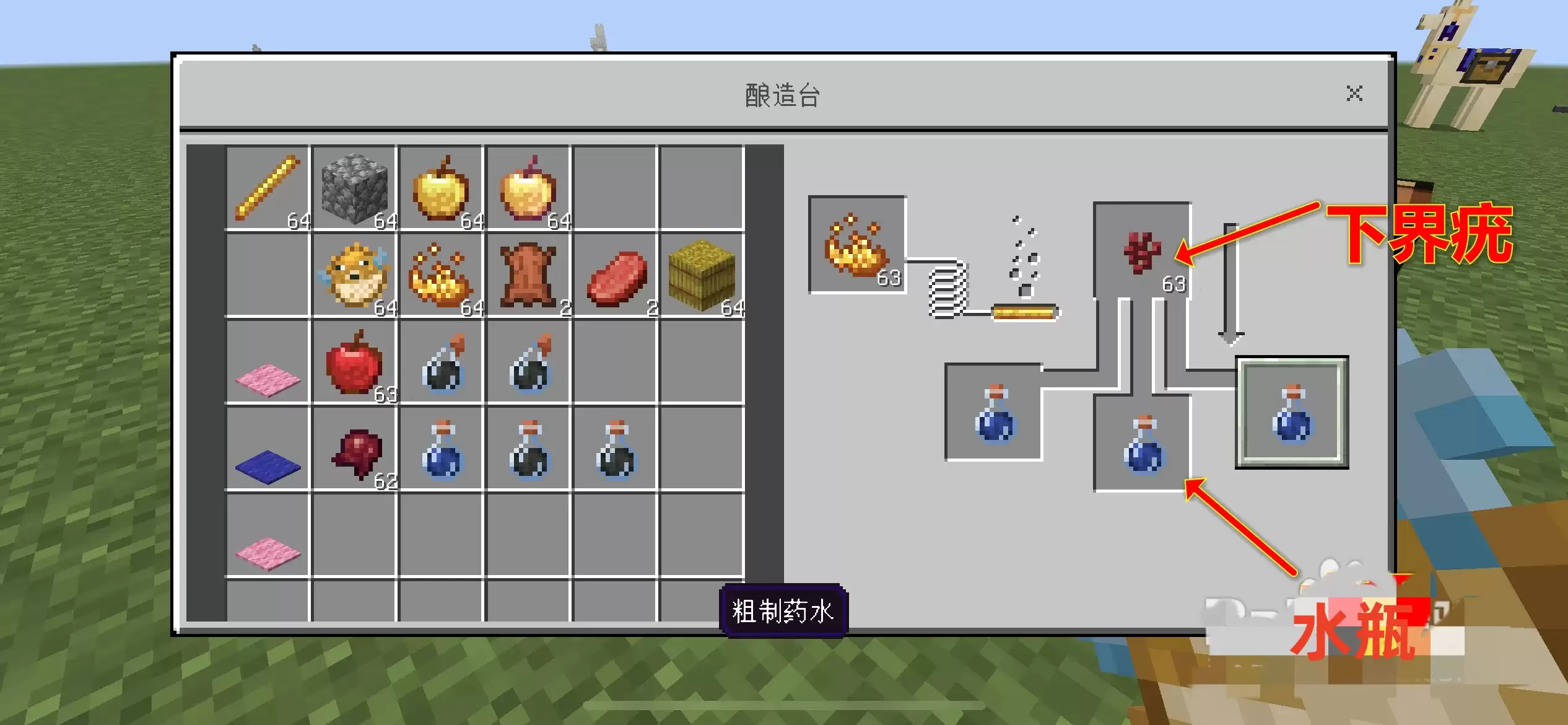Select the enchanted golden apple
The height and width of the screenshot is (725, 1568).
pos(529,189)
